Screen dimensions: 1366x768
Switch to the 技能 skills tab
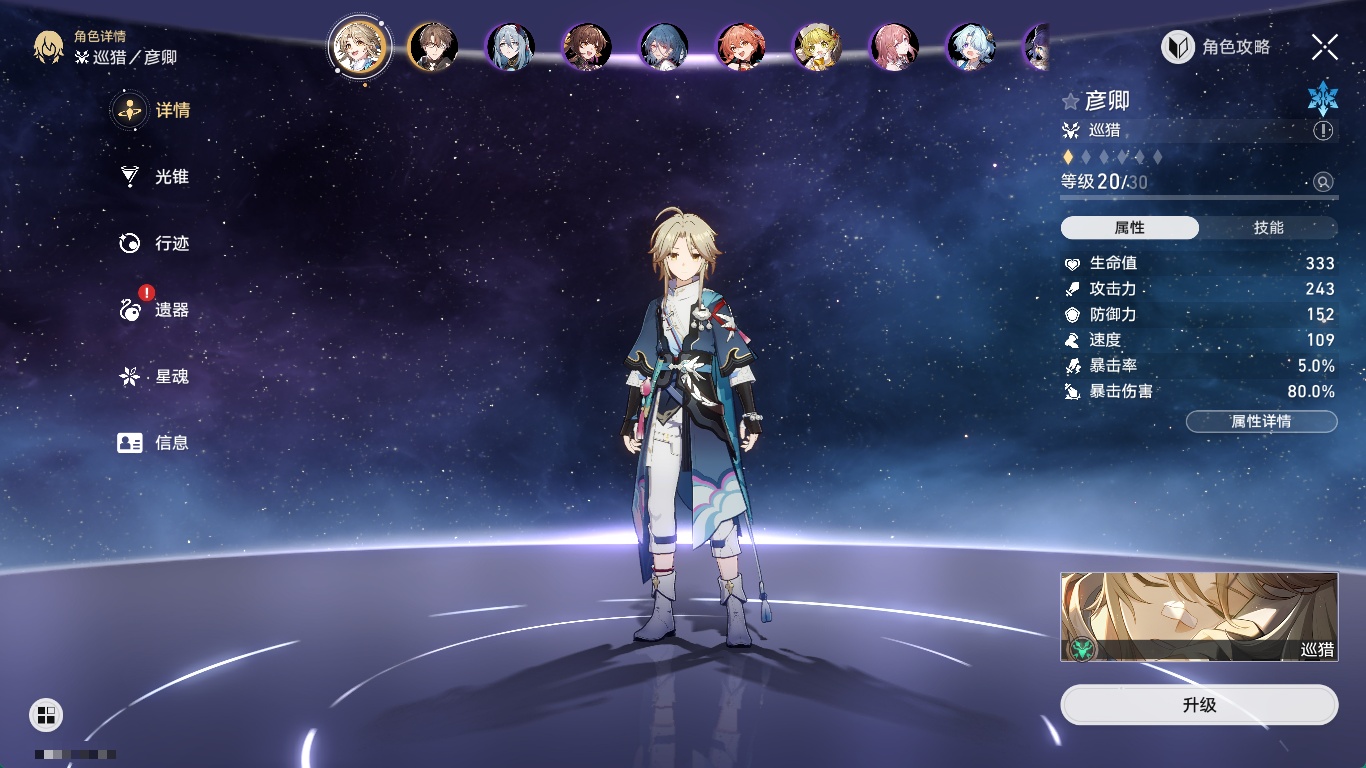point(1268,228)
